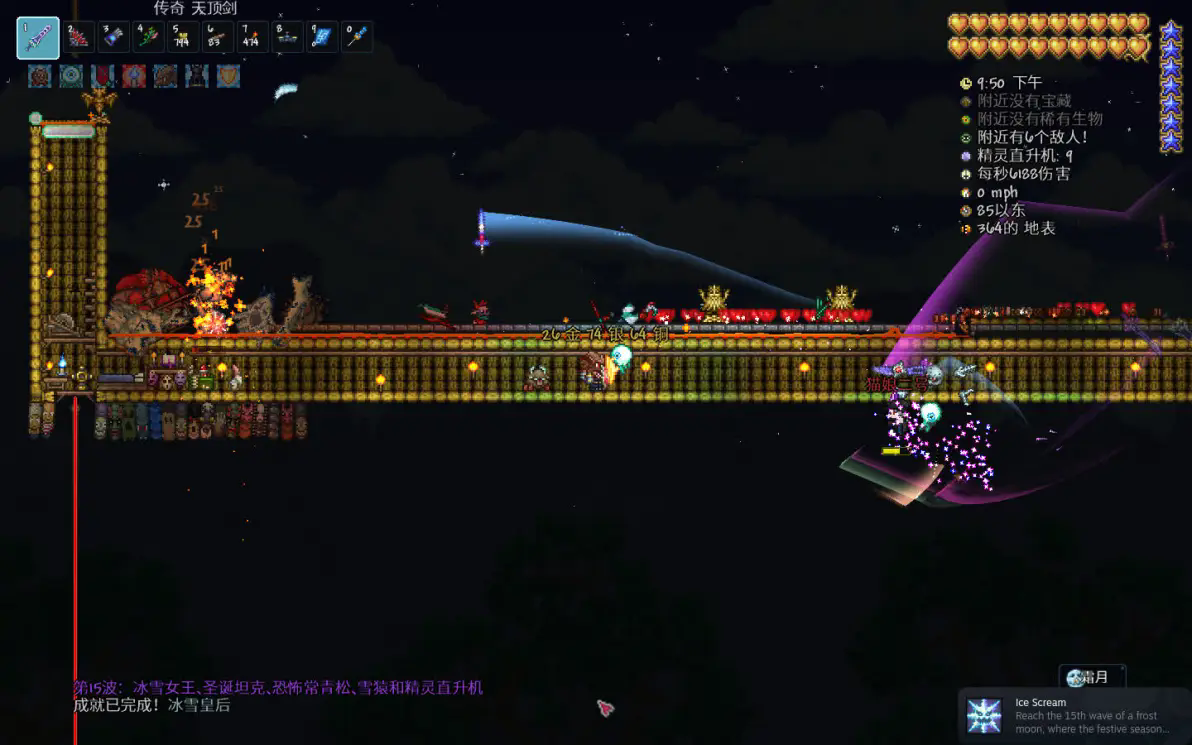Select the blue grid item in slot 9
Image resolution: width=1192 pixels, height=745 pixels.
tap(322, 37)
